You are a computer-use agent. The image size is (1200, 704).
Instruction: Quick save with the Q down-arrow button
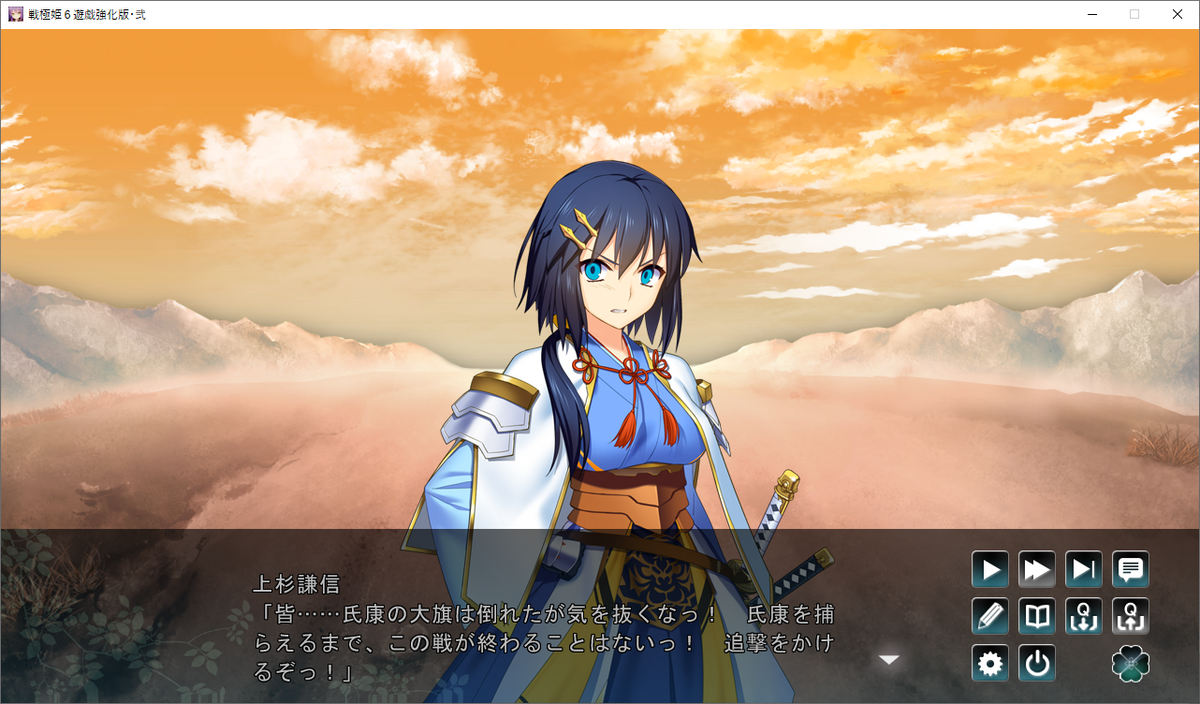pos(1084,616)
